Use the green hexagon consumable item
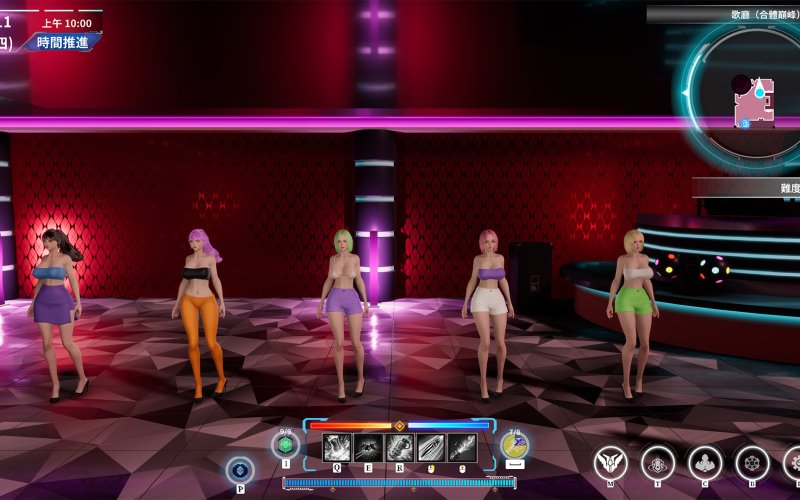The image size is (800, 500). click(x=285, y=444)
